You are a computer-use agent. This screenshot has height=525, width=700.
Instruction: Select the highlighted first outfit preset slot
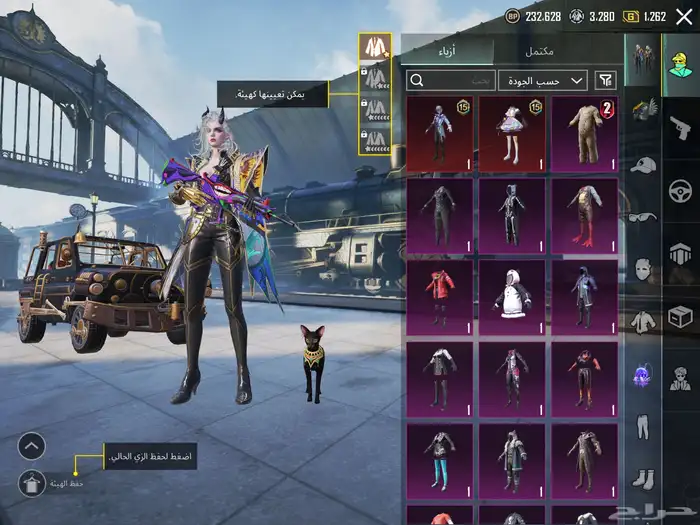click(376, 46)
